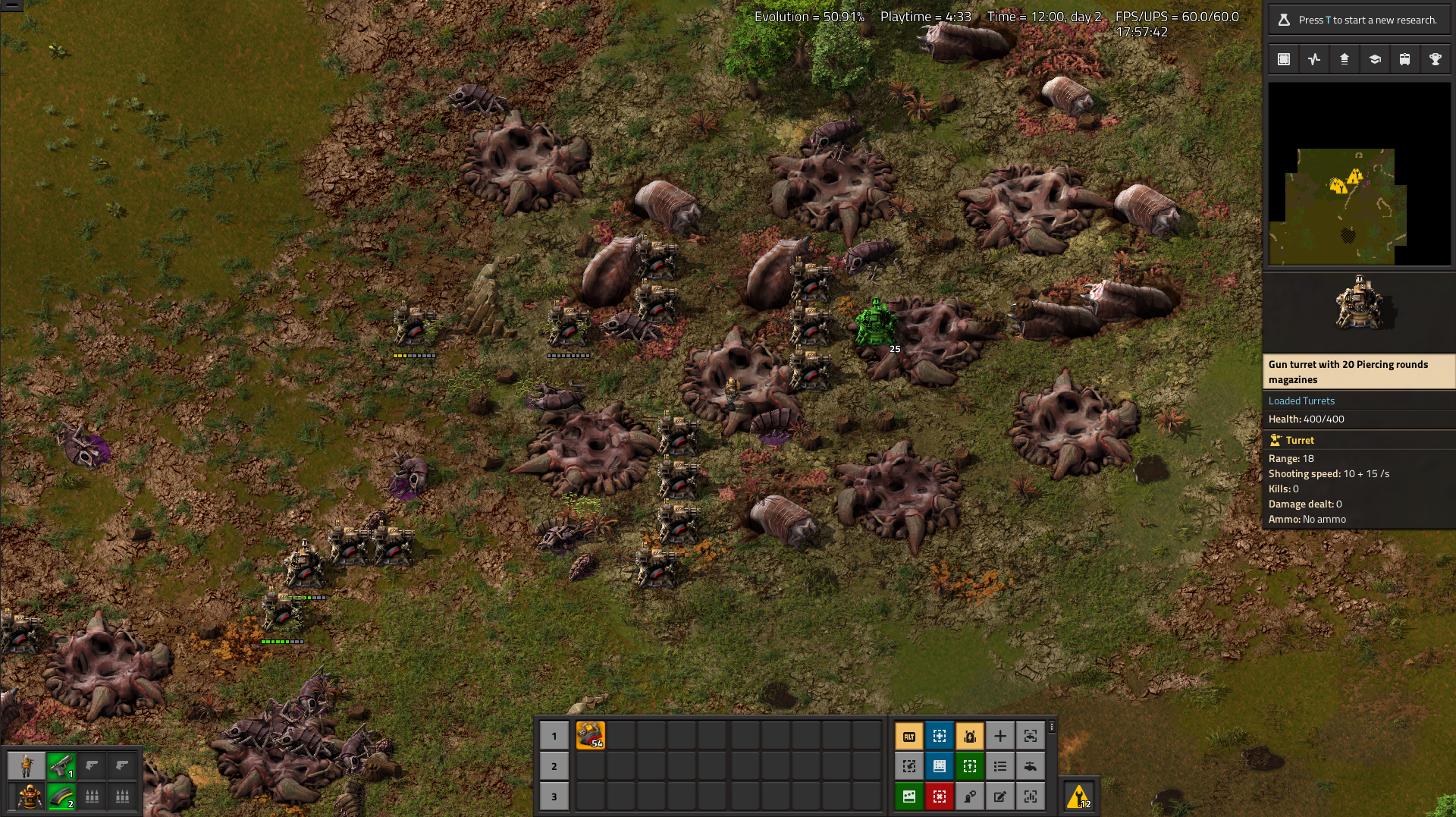Viewport: 1456px width, 817px height.
Task: Open tips and tricks graduation cap button
Action: [x=1375, y=59]
